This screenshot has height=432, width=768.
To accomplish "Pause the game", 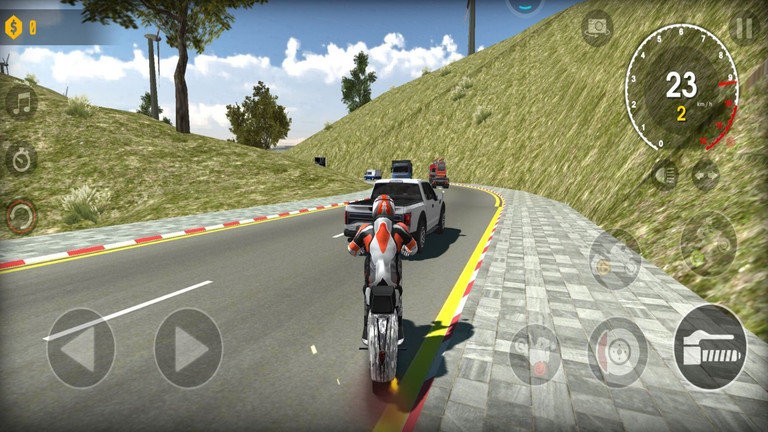I will [744, 28].
